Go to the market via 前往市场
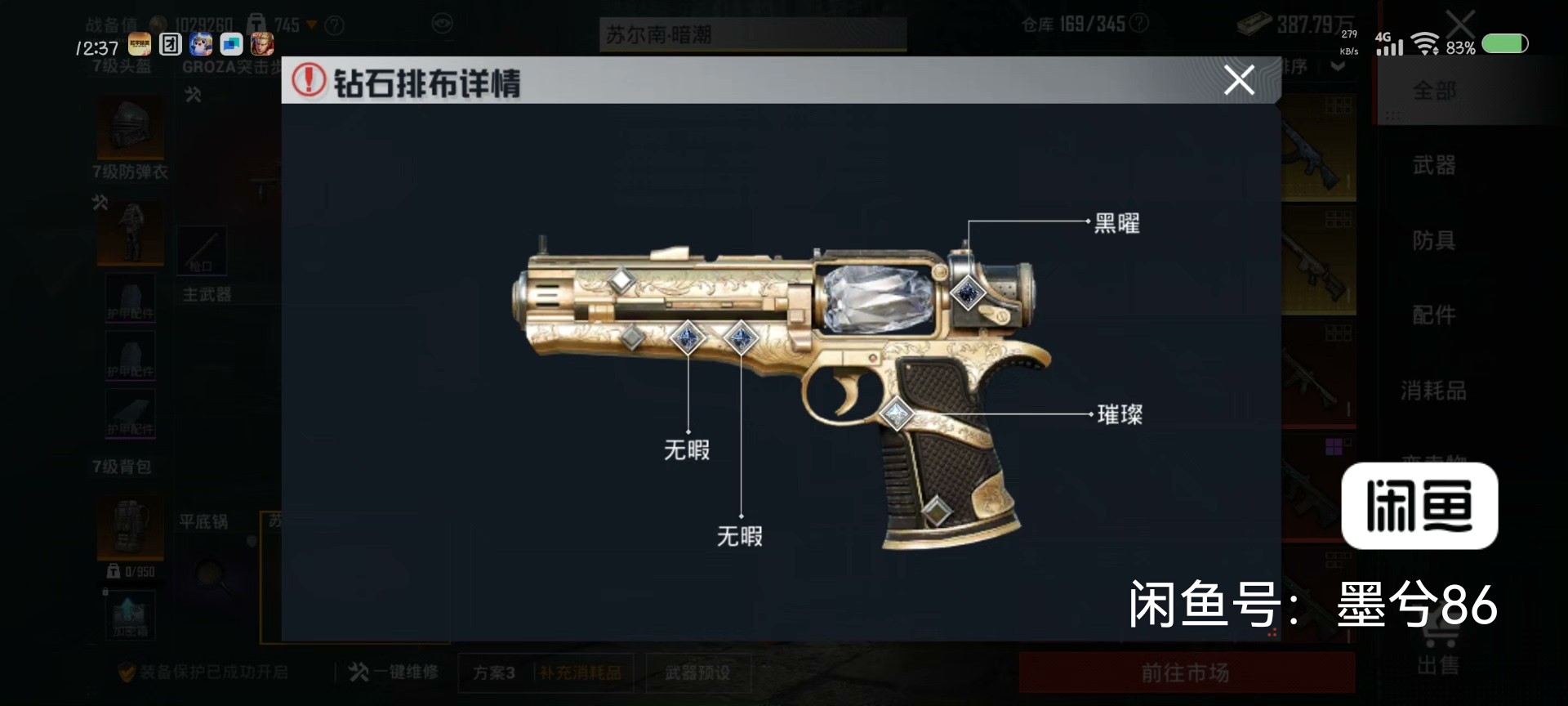Viewport: 1568px width, 706px height. [x=1186, y=672]
